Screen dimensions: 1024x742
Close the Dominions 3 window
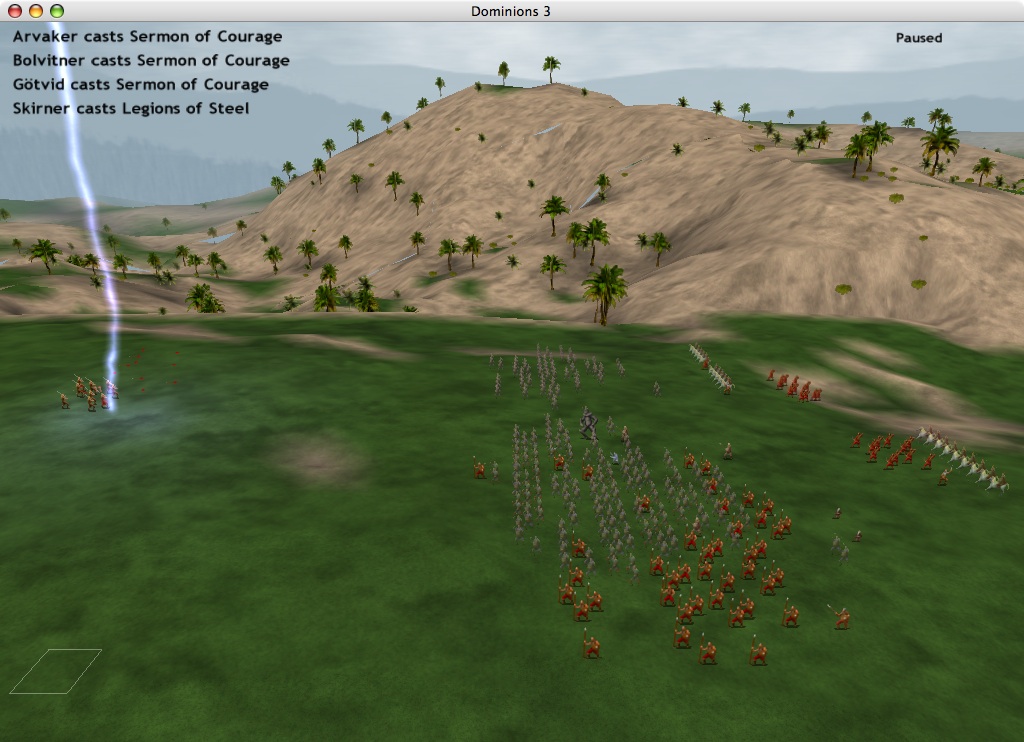click(x=14, y=11)
